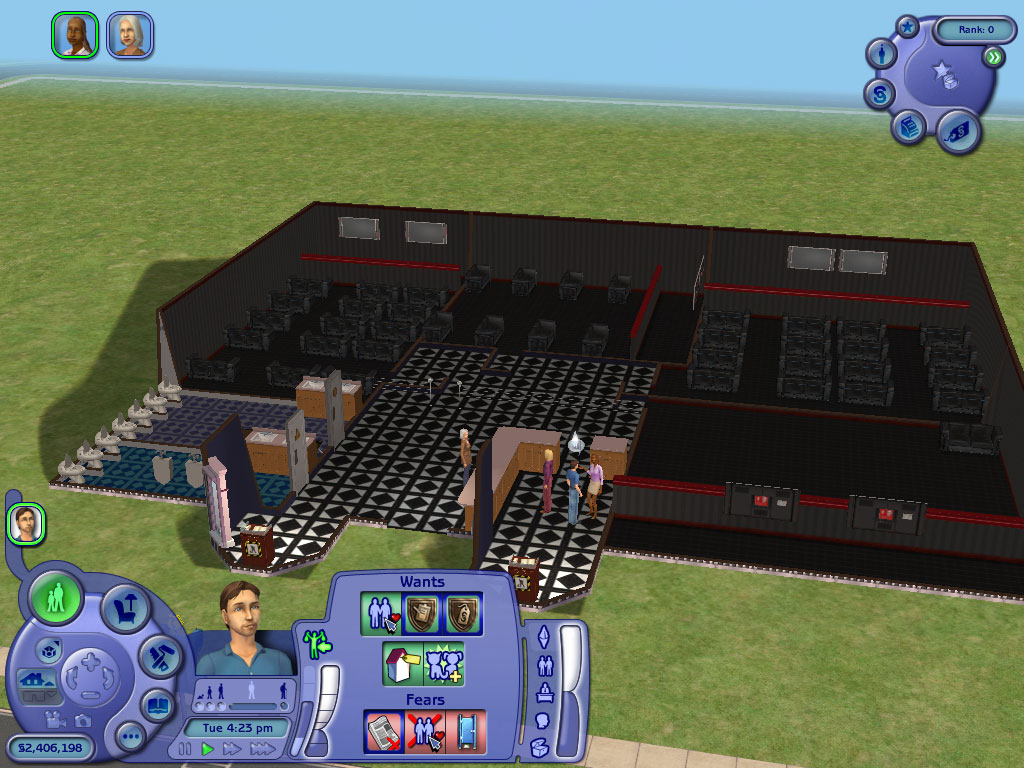Open the simoleon symbol business finances button
The width and height of the screenshot is (1024, 768).
[x=878, y=95]
